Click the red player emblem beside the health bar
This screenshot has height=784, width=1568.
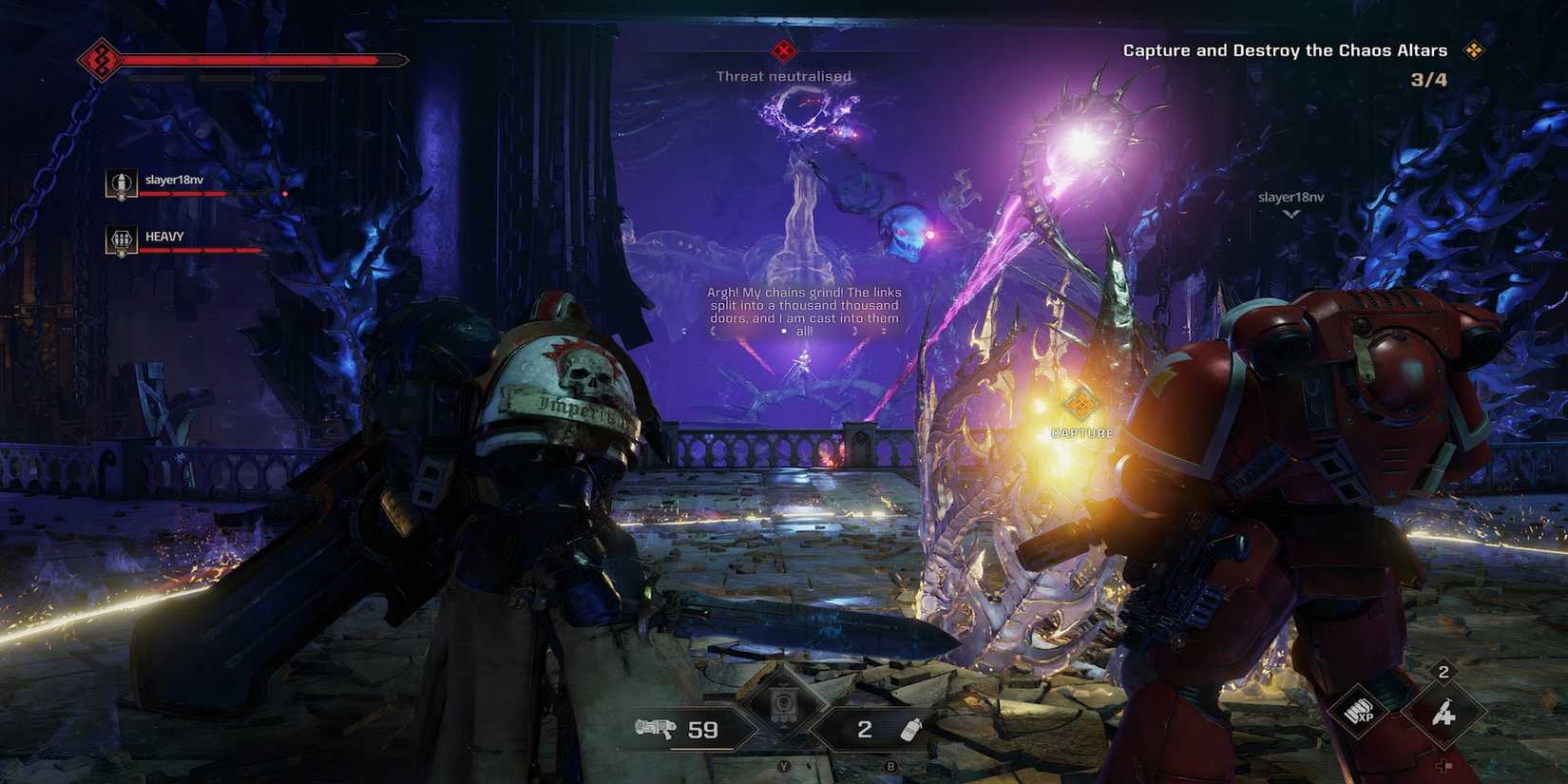point(99,61)
